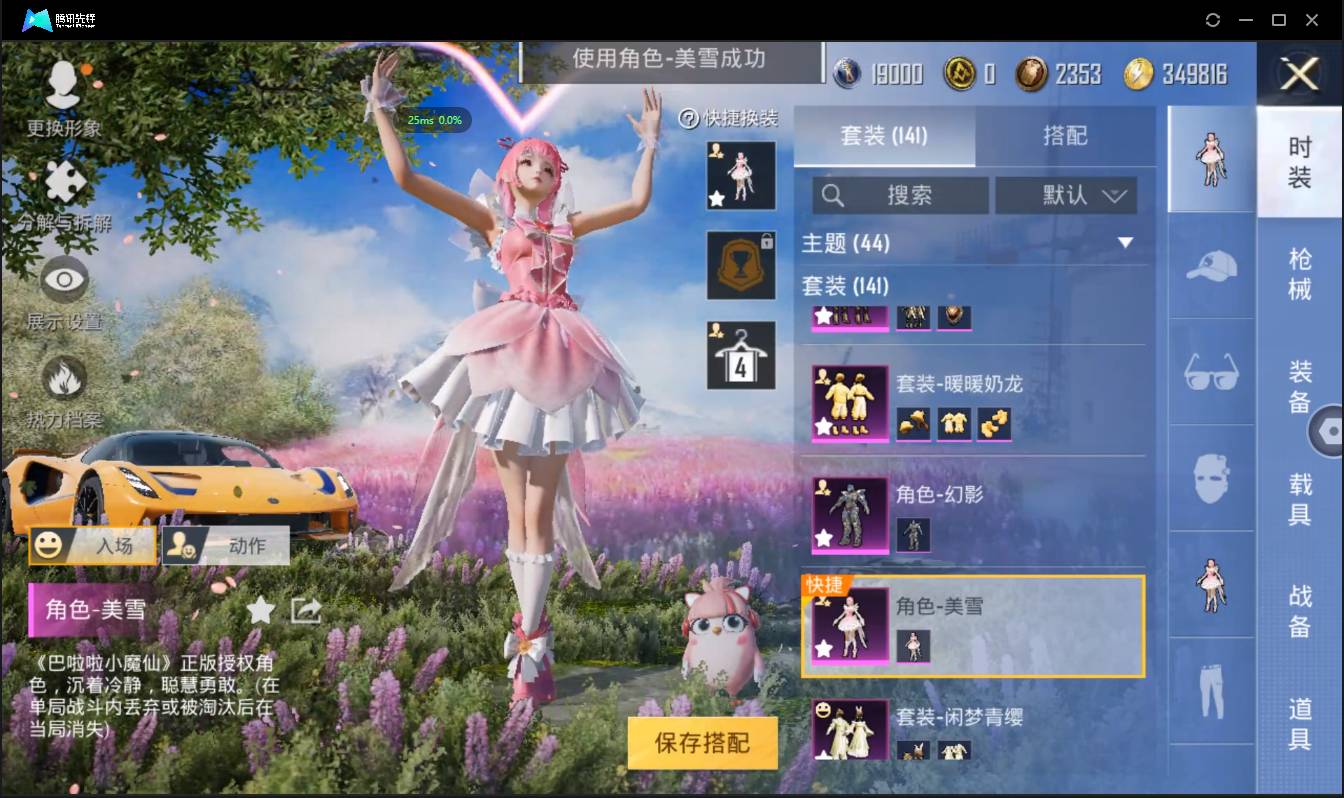The width and height of the screenshot is (1344, 798).
Task: Open the 默认 sorting dropdown
Action: point(1066,195)
